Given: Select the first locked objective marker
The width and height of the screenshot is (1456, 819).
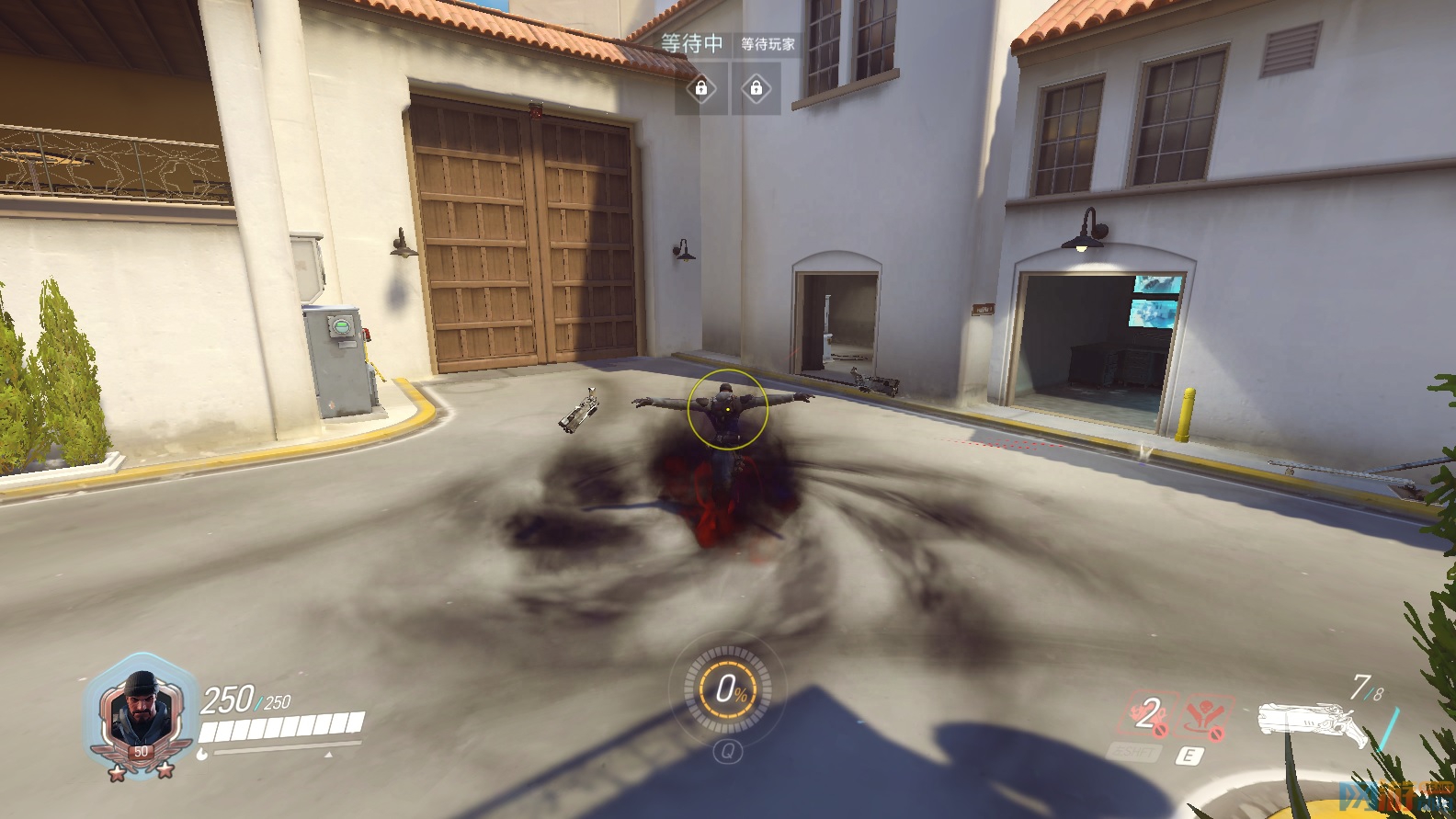Looking at the screenshot, I should coord(701,88).
